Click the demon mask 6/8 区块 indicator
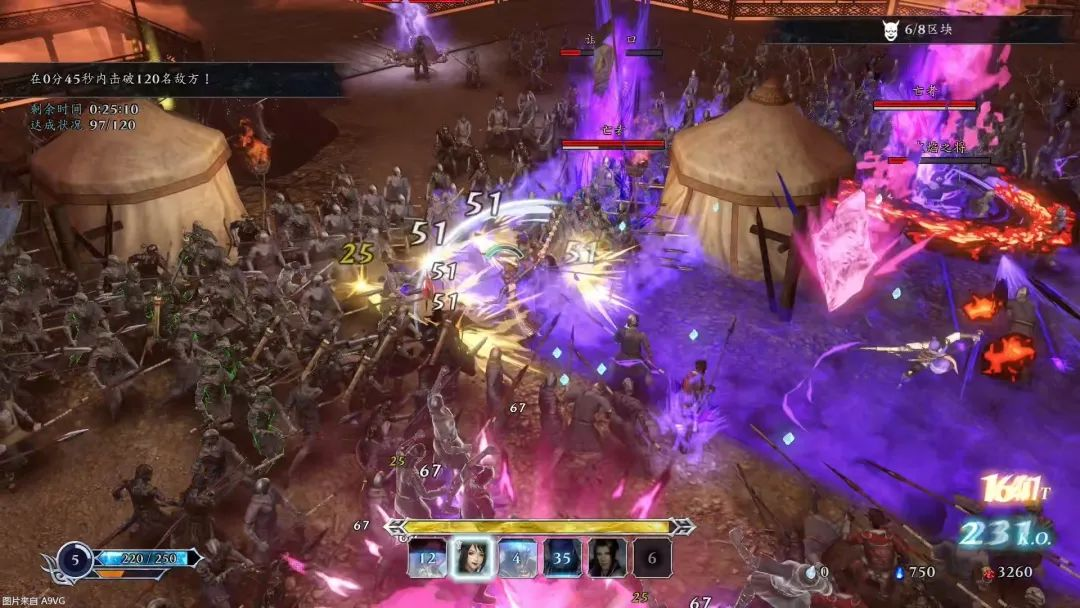 (x=916, y=30)
